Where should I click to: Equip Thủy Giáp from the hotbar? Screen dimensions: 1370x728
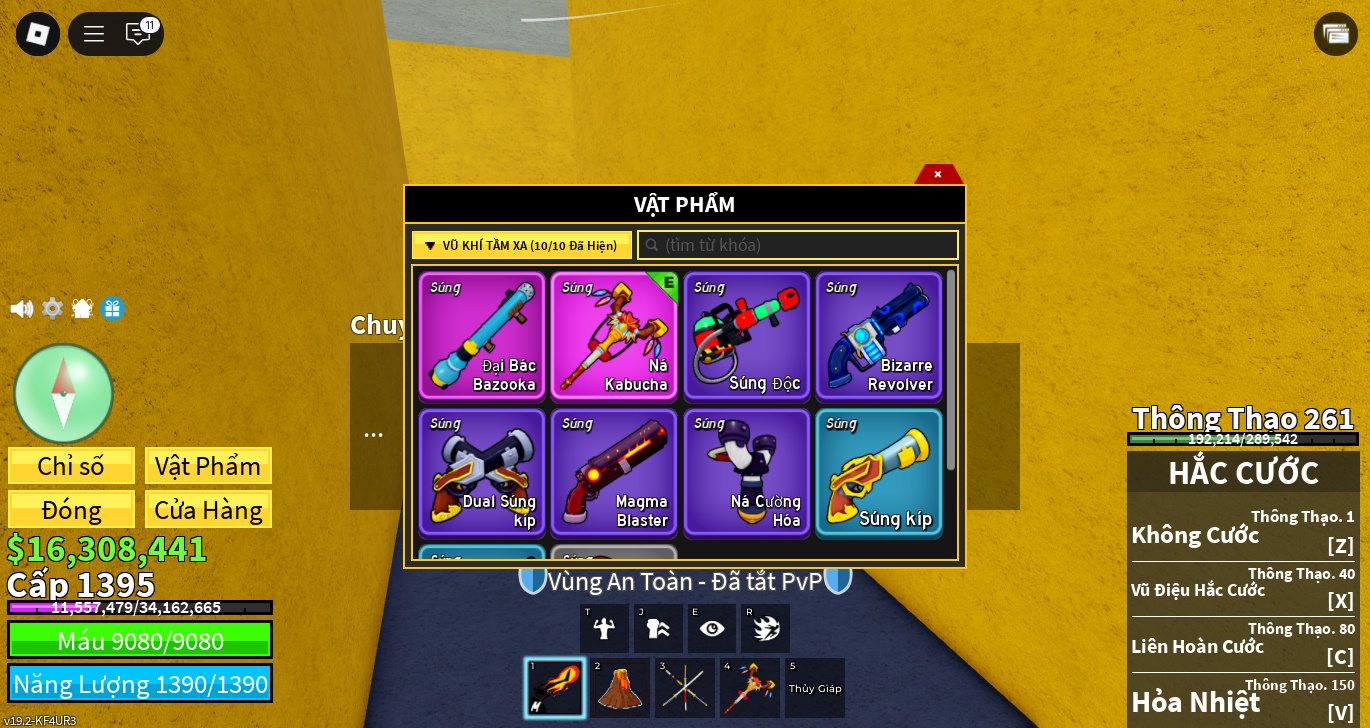tap(815, 688)
